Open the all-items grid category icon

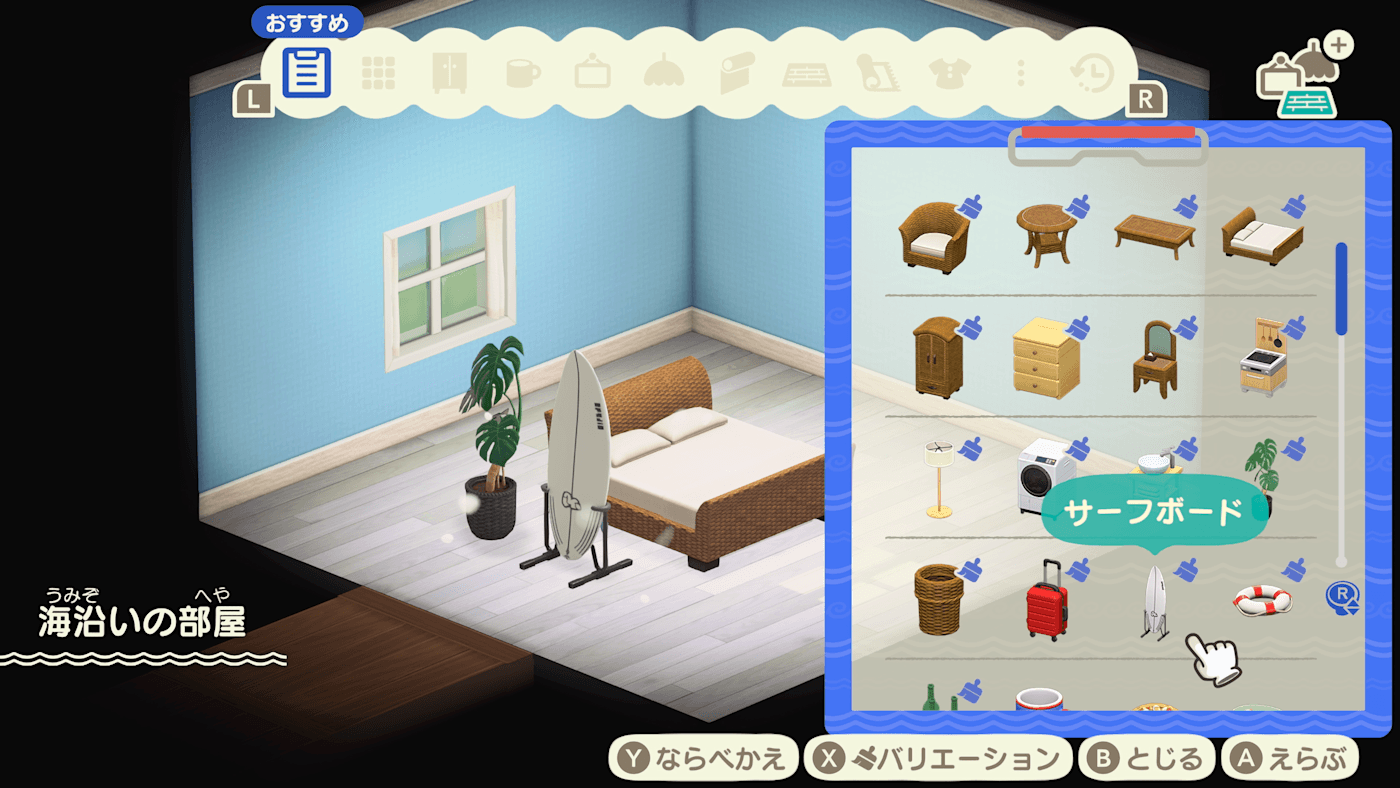pos(378,72)
